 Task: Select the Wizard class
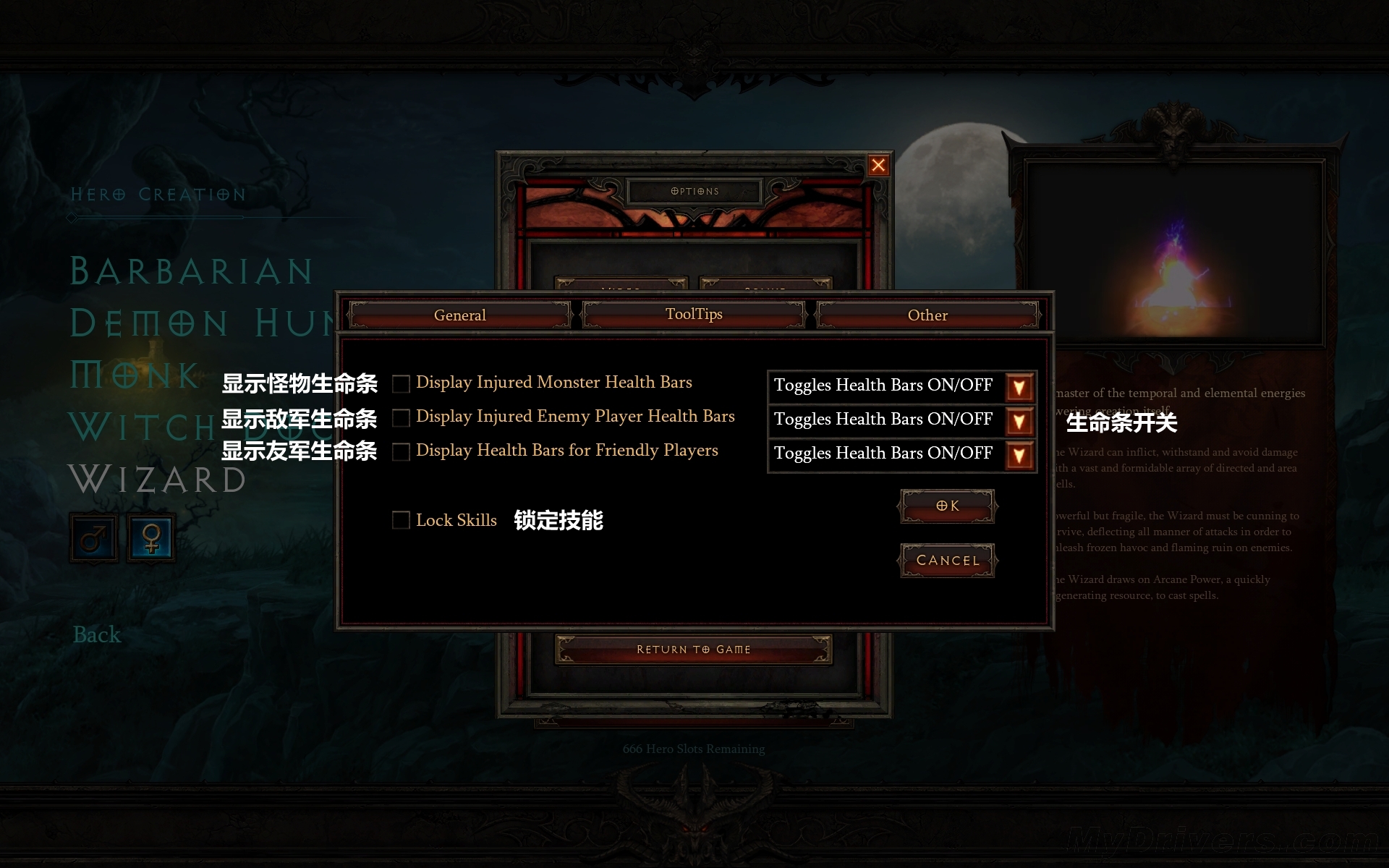(x=158, y=480)
